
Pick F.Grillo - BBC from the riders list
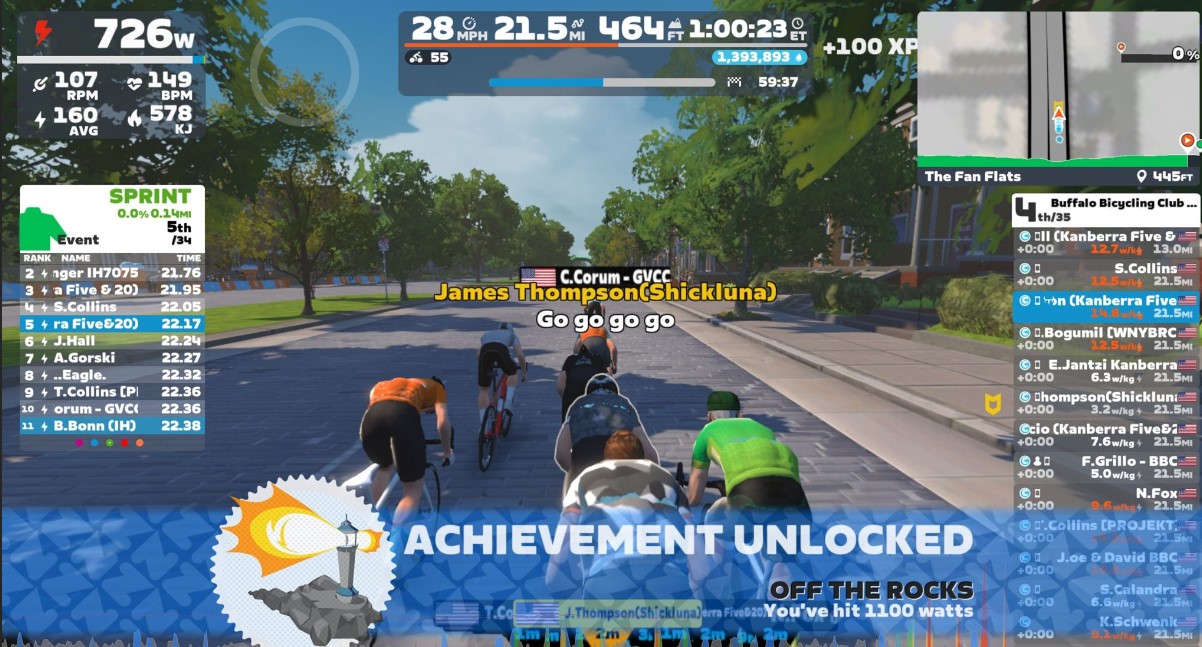[x=1106, y=467]
